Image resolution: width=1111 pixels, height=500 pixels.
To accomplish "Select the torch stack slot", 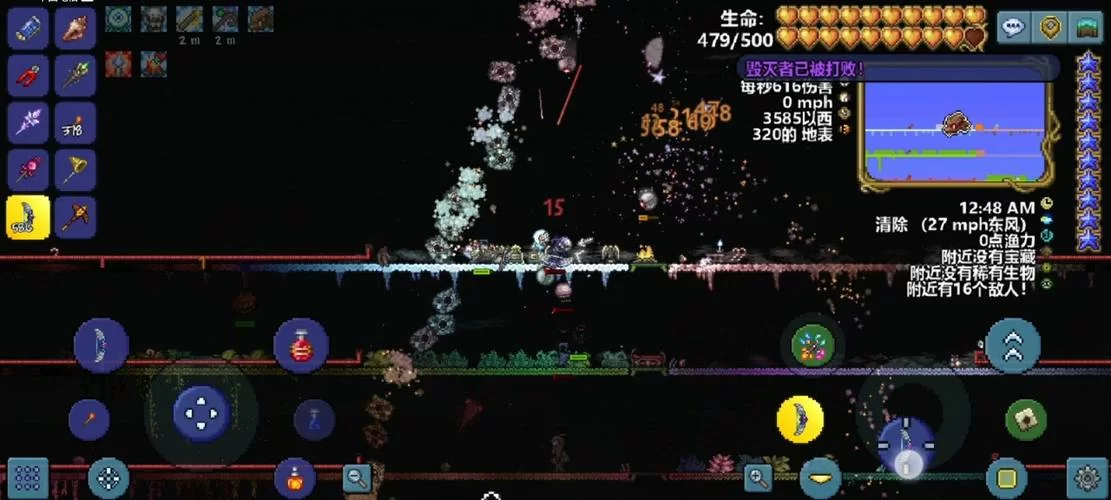I will click(x=75, y=122).
